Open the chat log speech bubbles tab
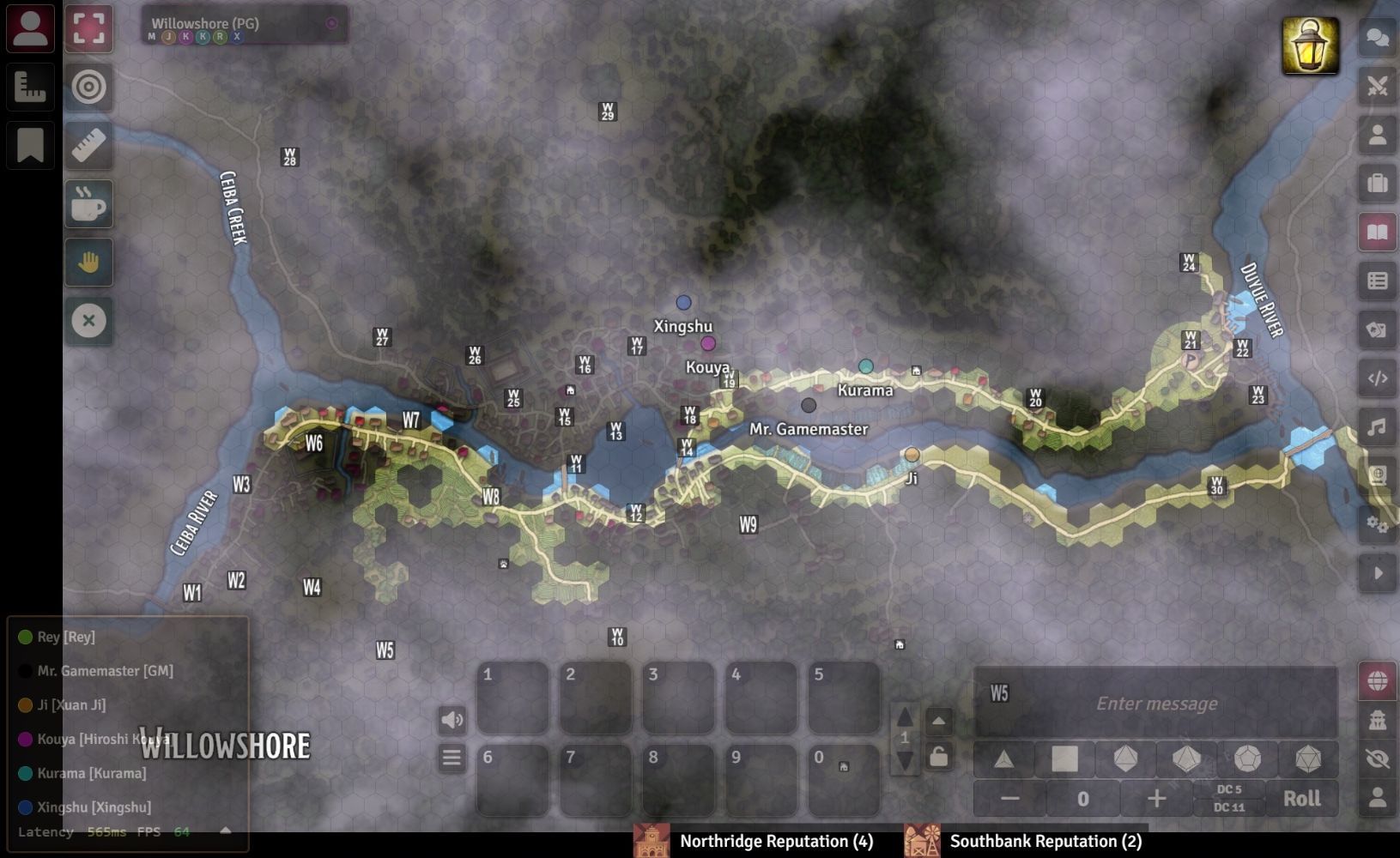 1377,38
